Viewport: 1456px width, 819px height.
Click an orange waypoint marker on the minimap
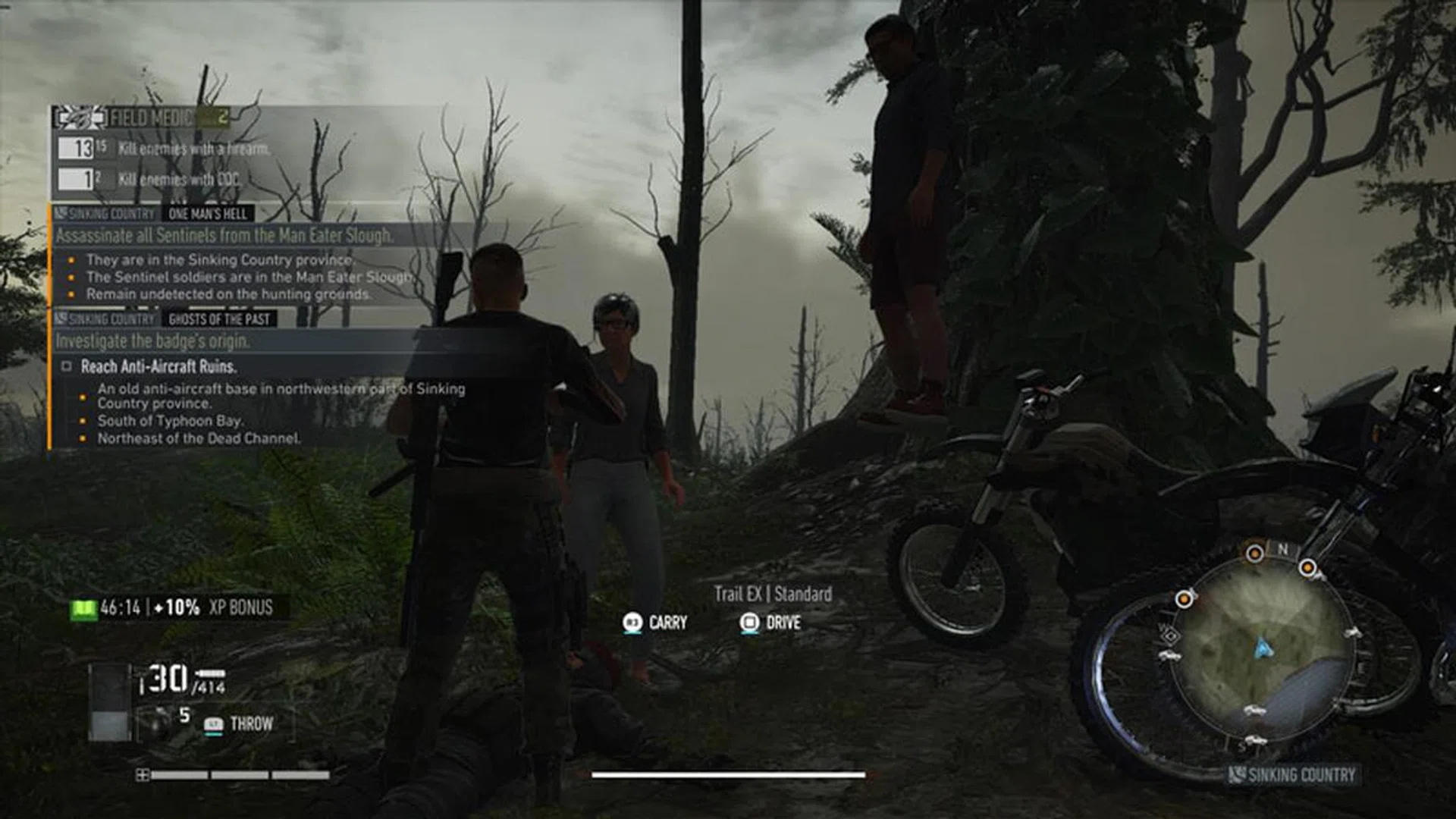(1255, 552)
